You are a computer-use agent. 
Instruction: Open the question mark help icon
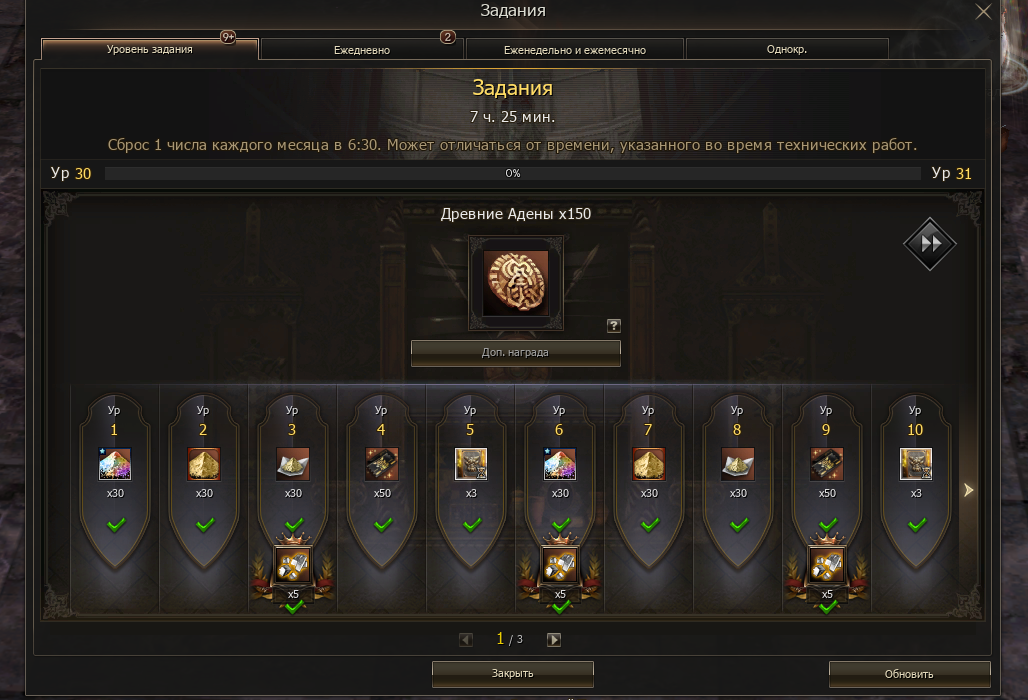[614, 325]
